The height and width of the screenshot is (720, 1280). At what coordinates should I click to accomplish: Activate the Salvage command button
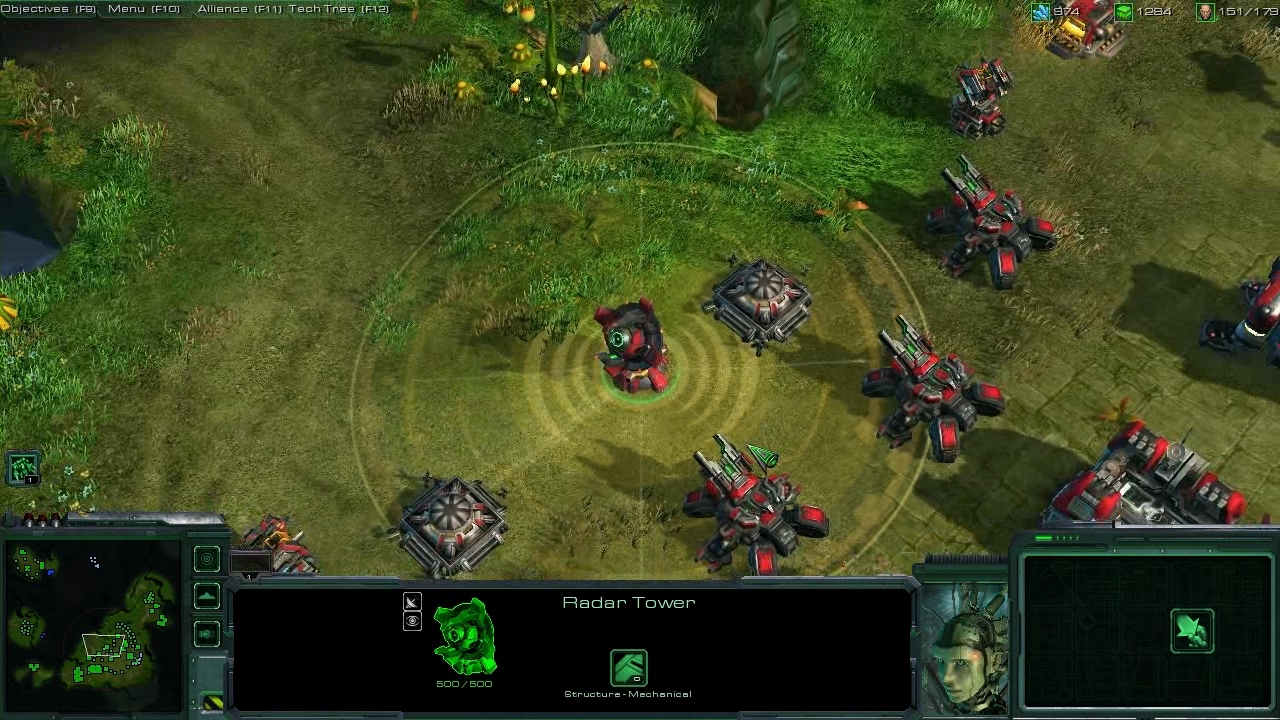pyautogui.click(x=1192, y=631)
